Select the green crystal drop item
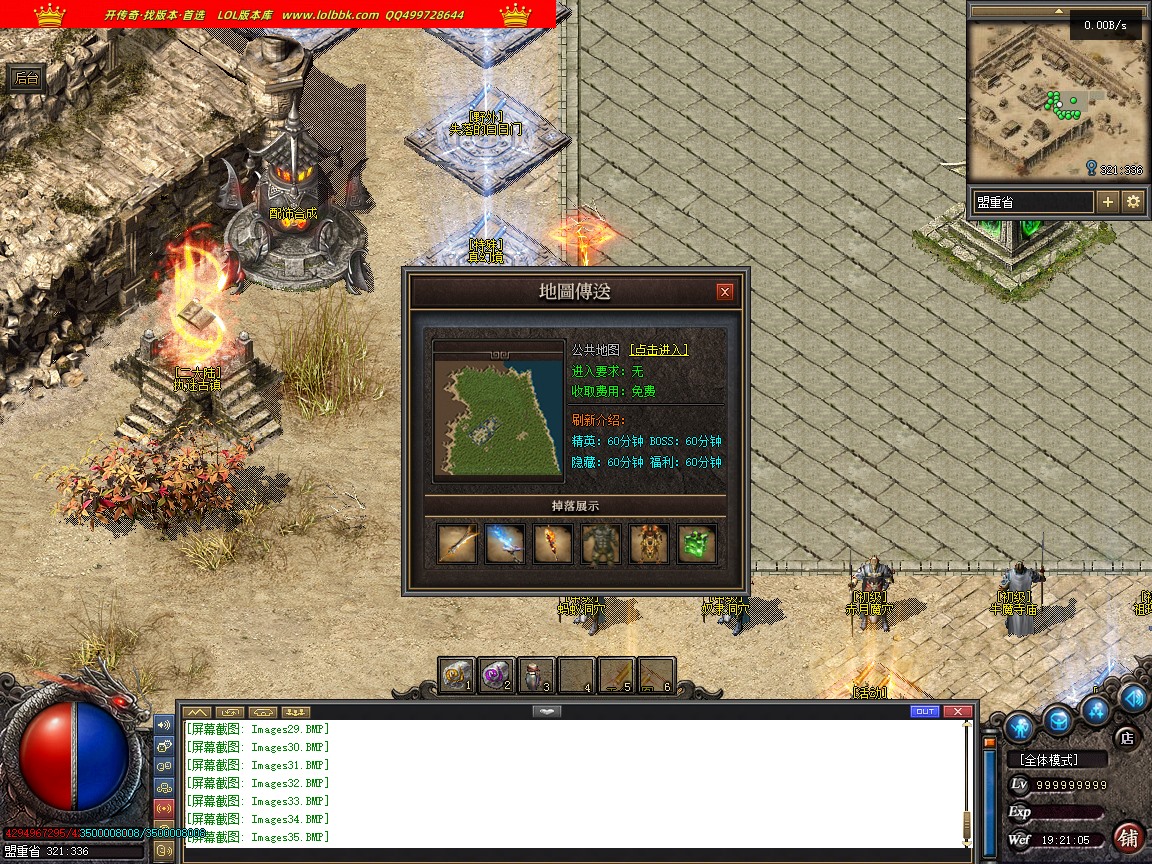This screenshot has width=1152, height=864. coord(697,544)
